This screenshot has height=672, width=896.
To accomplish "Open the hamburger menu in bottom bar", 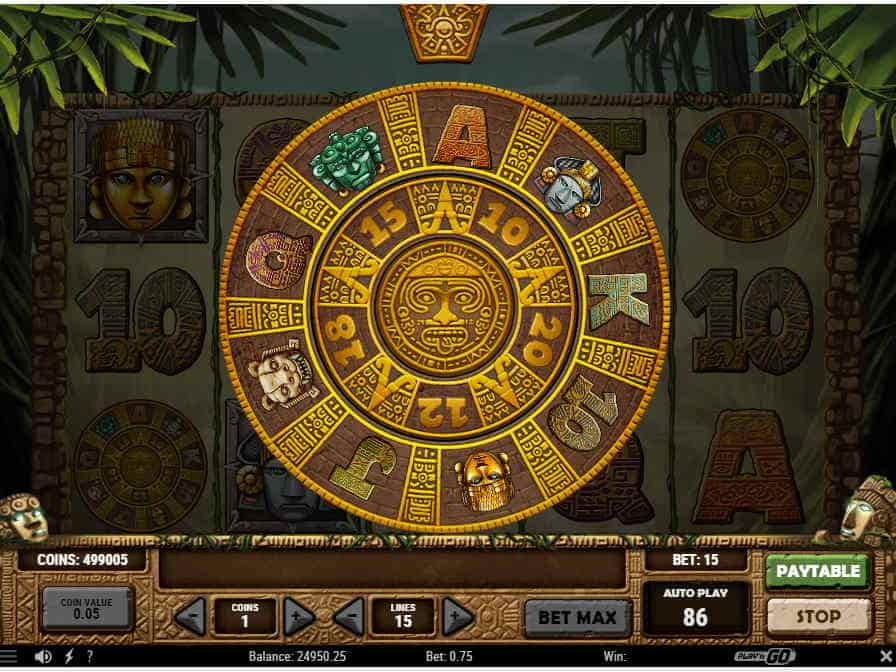I will pyautogui.click(x=9, y=657).
